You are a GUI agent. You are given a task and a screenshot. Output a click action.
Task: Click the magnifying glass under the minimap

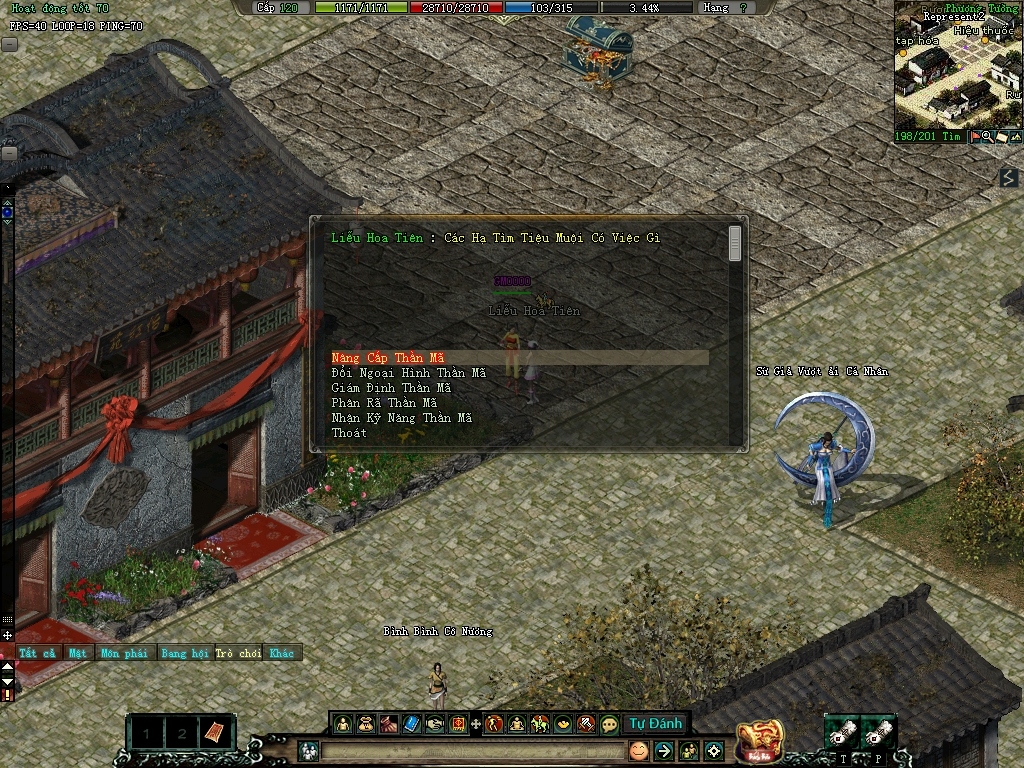[x=988, y=136]
